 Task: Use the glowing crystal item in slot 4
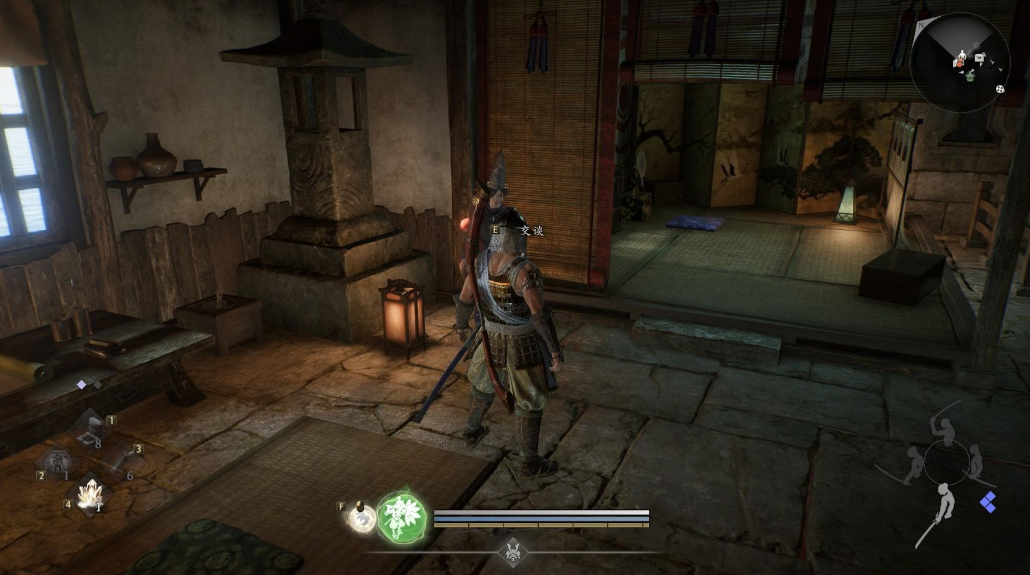click(90, 496)
